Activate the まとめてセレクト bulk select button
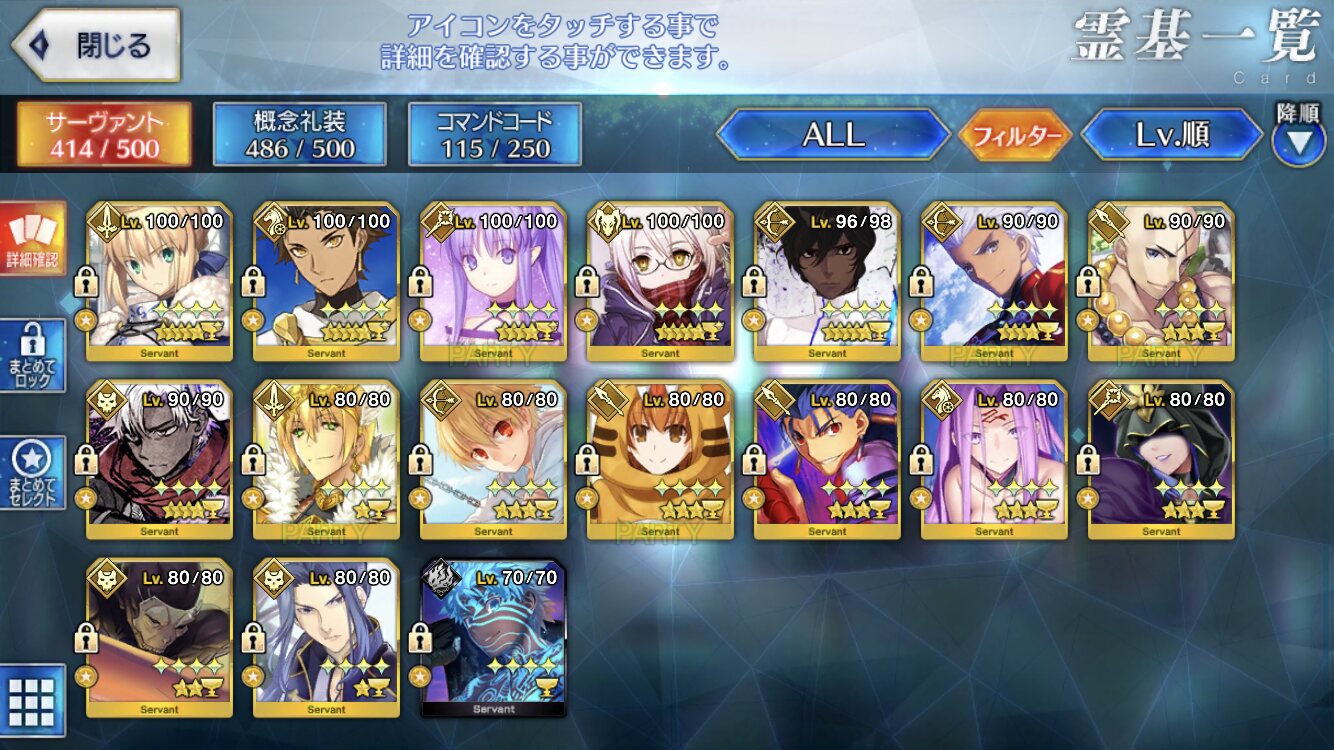The image size is (1334, 750). click(33, 472)
